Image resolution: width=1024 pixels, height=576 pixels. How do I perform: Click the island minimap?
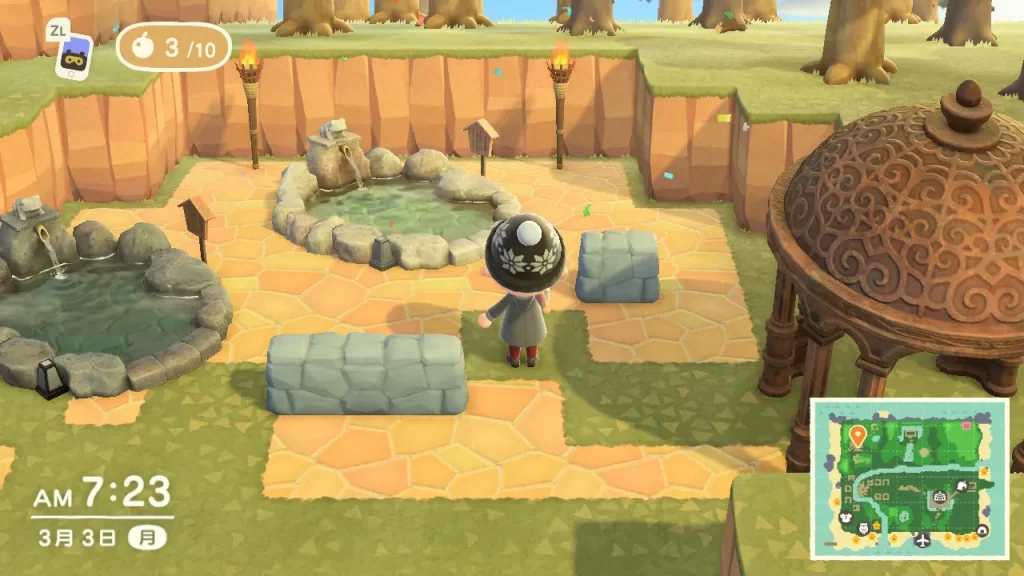910,478
